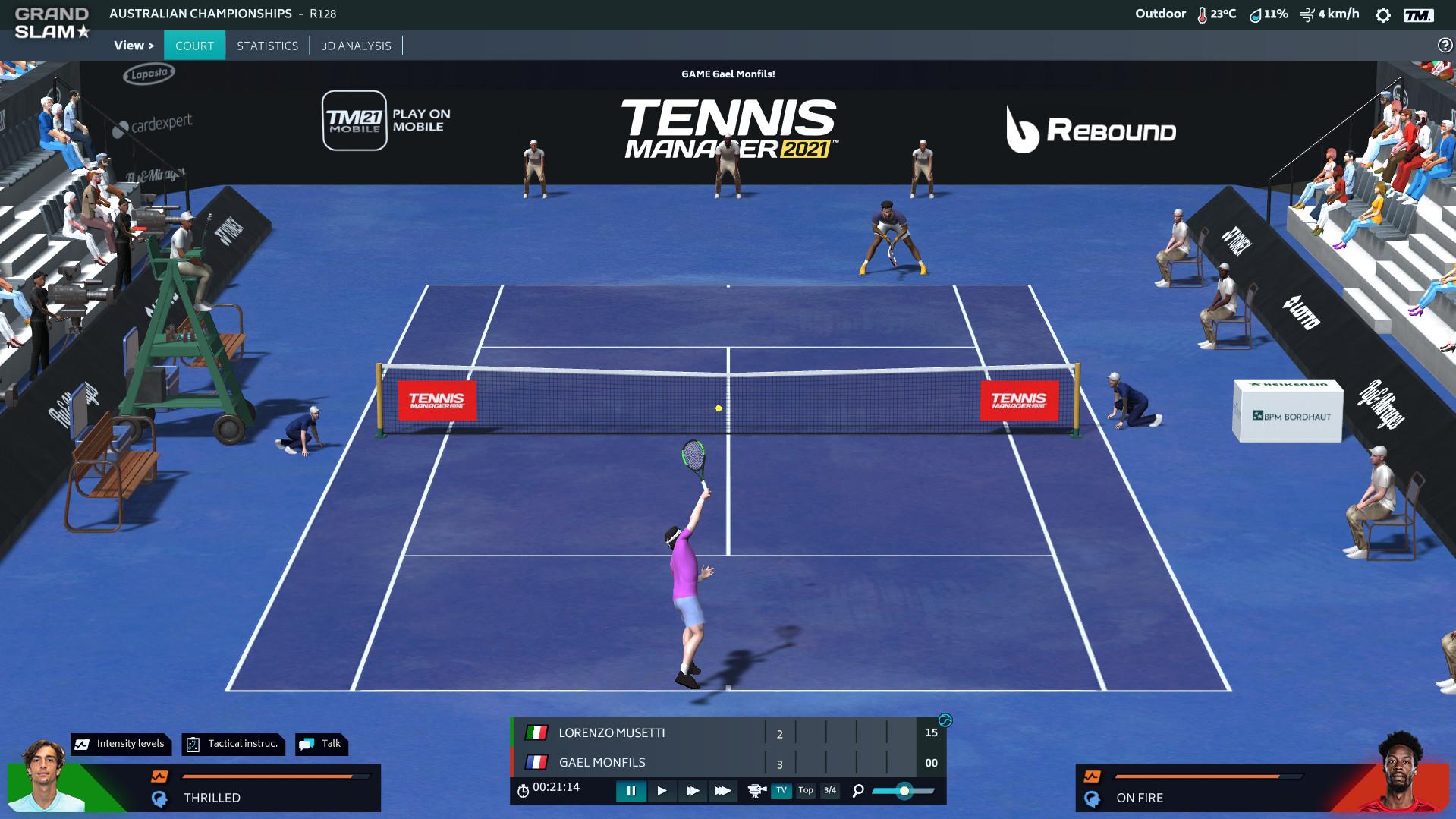Expand the View dropdown
This screenshot has width=1456, height=819.
pyautogui.click(x=133, y=46)
